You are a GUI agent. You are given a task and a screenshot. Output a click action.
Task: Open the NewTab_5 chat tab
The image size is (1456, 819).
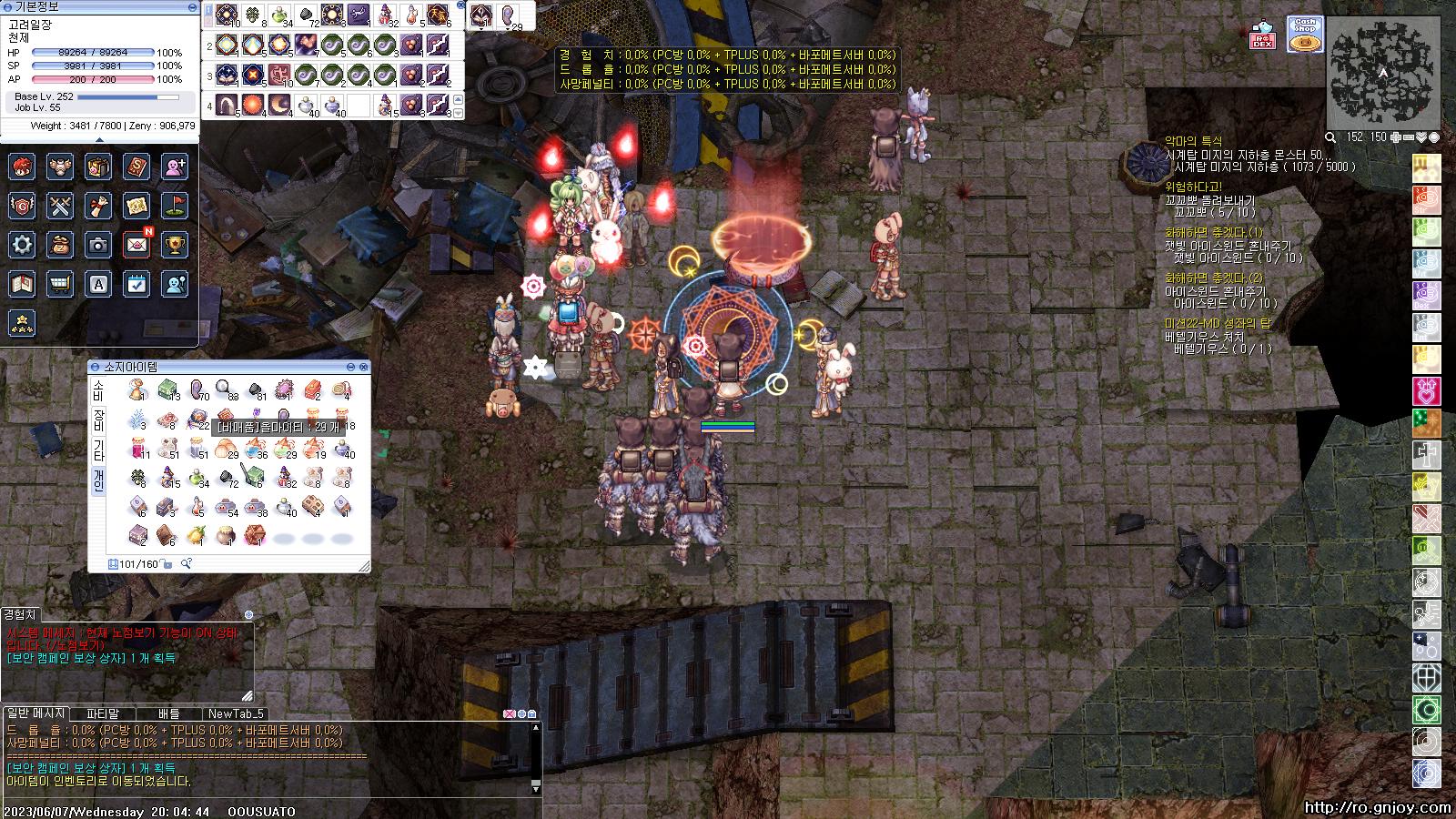coord(235,713)
